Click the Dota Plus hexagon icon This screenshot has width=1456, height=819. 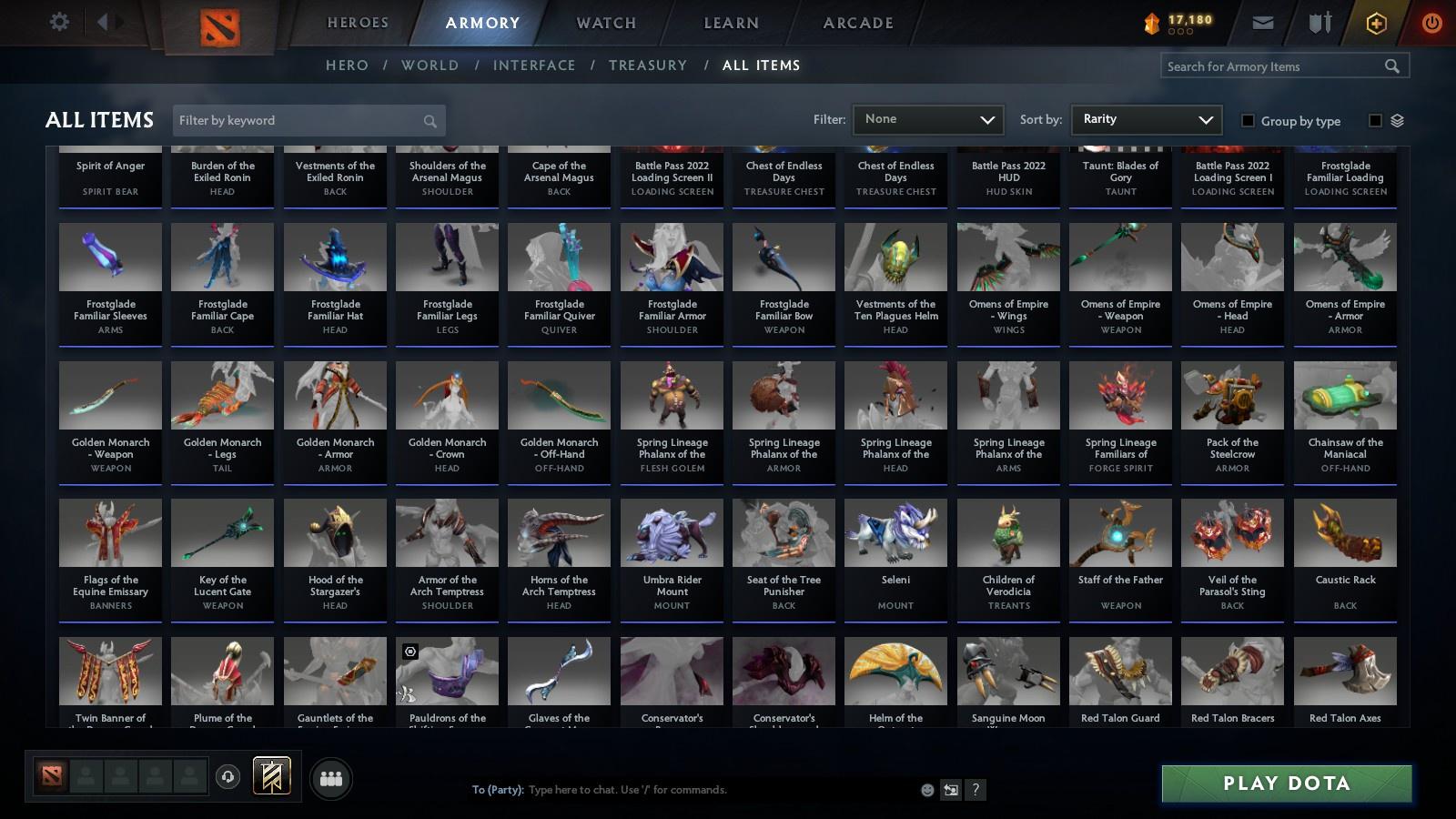1377,23
